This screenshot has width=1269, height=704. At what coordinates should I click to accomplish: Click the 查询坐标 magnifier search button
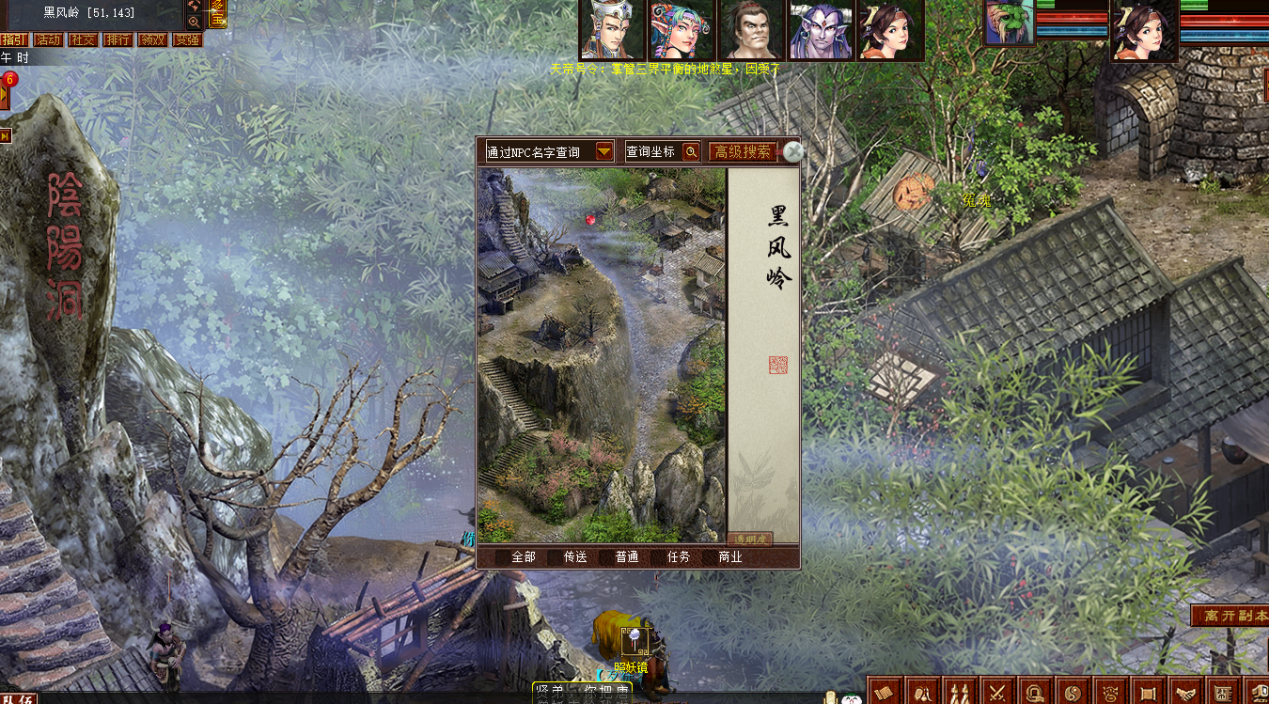pos(691,152)
